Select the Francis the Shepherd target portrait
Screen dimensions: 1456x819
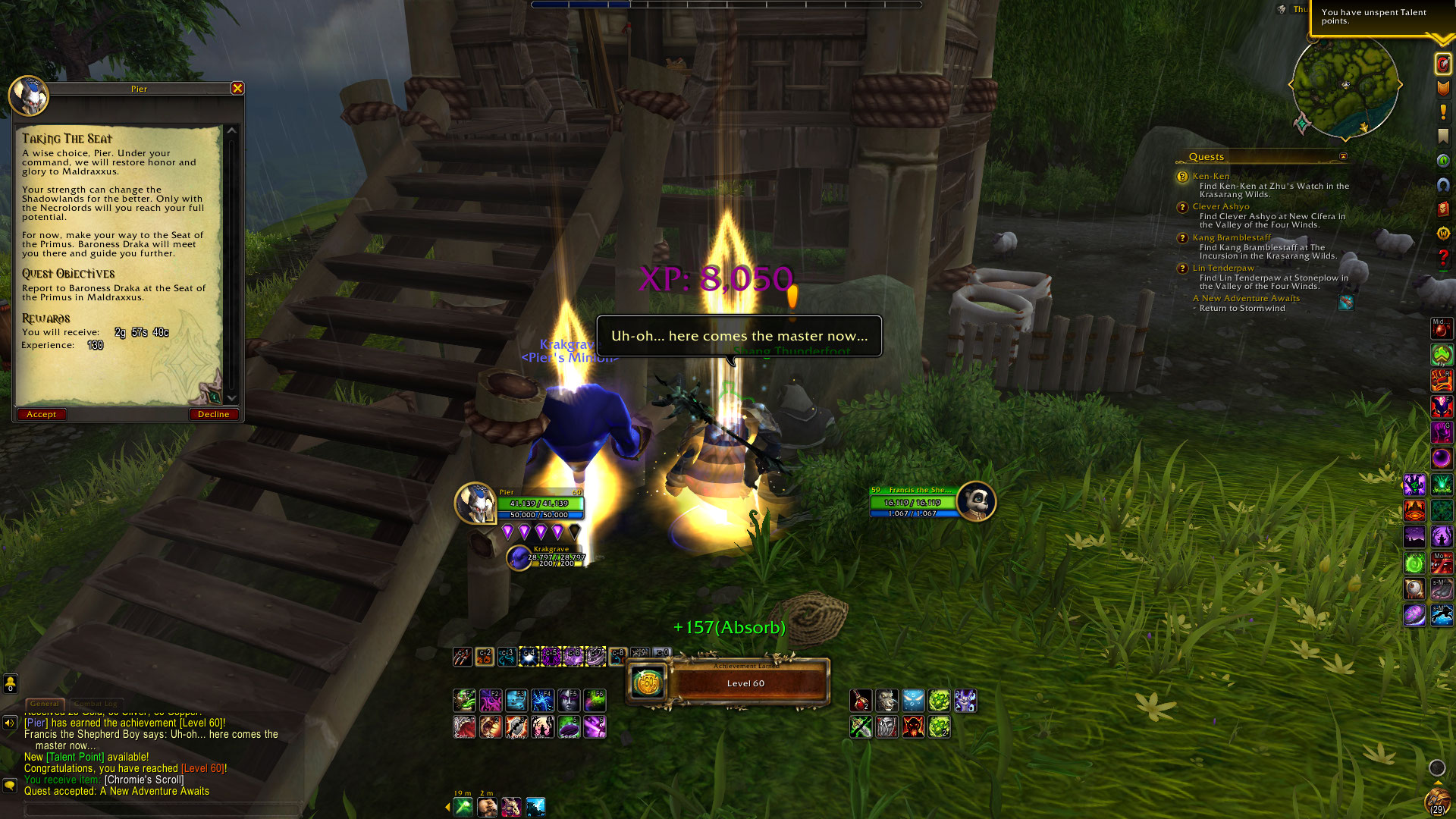tap(976, 501)
